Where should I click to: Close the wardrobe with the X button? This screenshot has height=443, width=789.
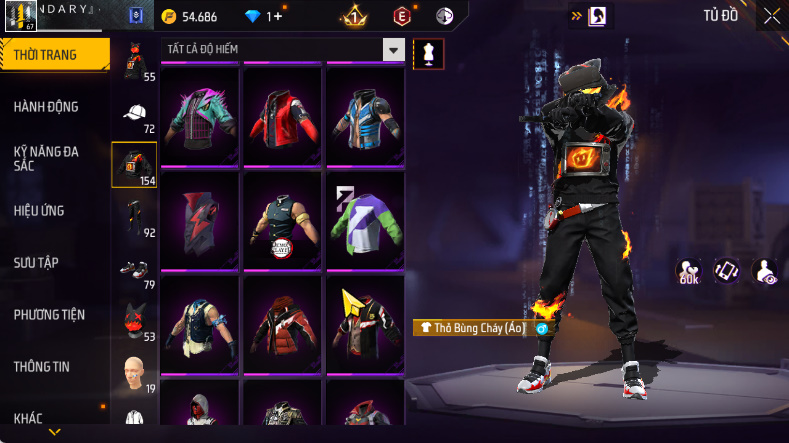pos(772,16)
